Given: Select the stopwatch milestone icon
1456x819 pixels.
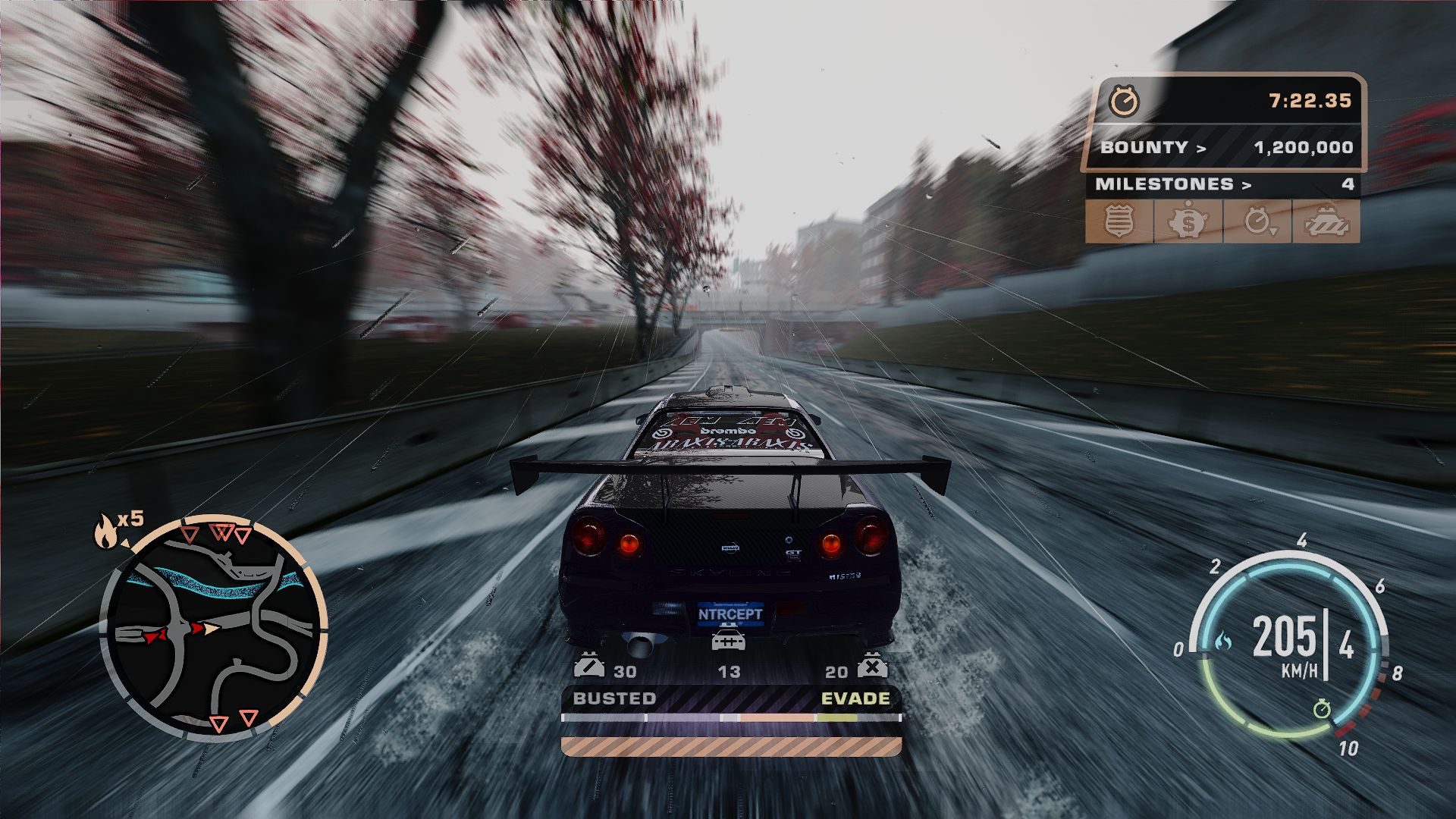Looking at the screenshot, I should coord(1257,221).
